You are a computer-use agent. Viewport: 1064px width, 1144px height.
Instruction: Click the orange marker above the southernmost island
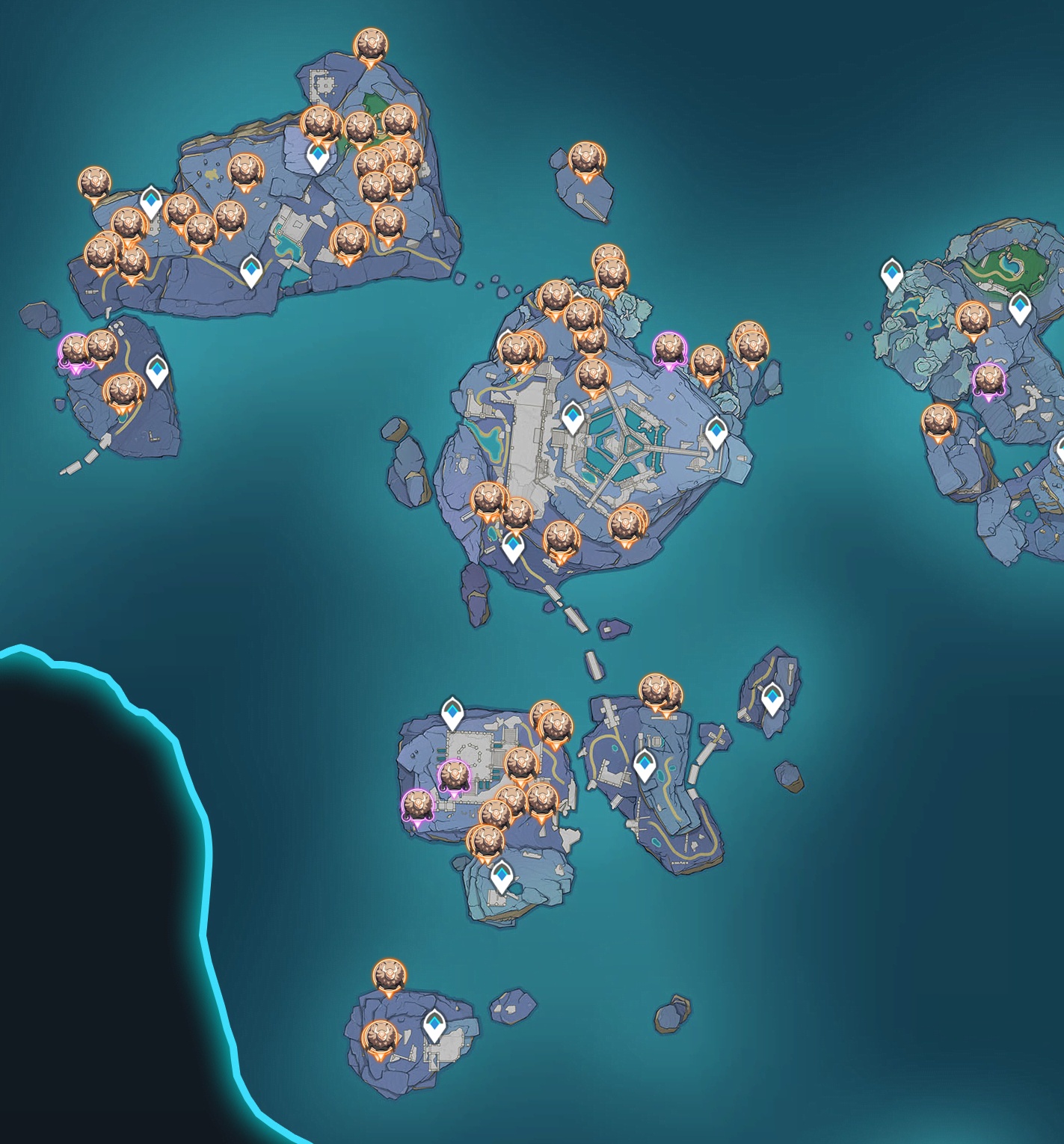click(x=390, y=977)
